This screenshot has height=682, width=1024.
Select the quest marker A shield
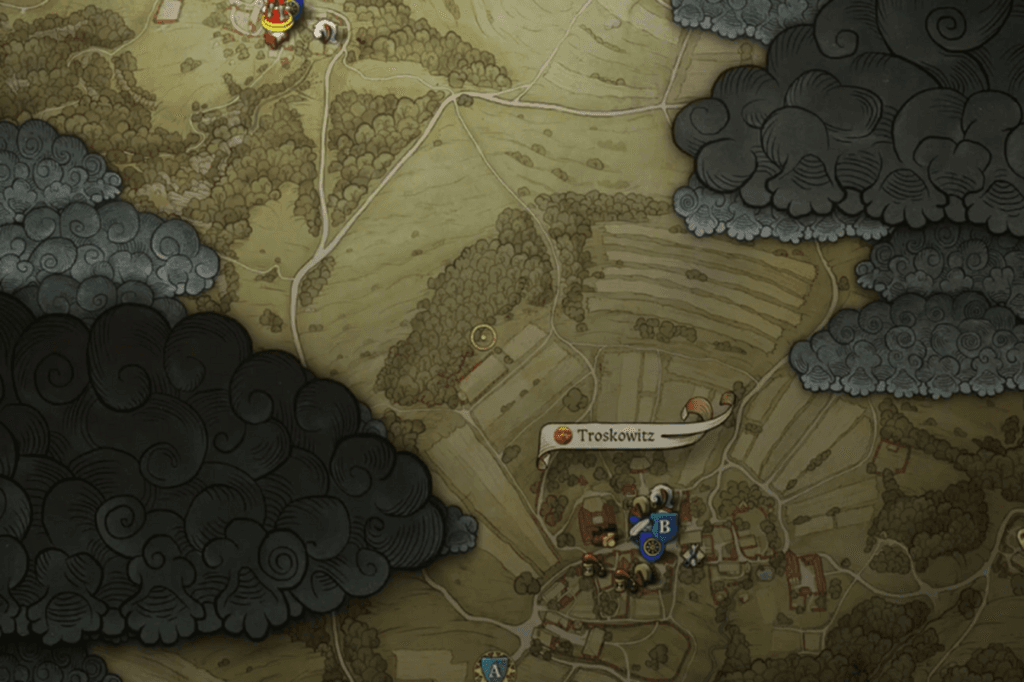[x=493, y=669]
